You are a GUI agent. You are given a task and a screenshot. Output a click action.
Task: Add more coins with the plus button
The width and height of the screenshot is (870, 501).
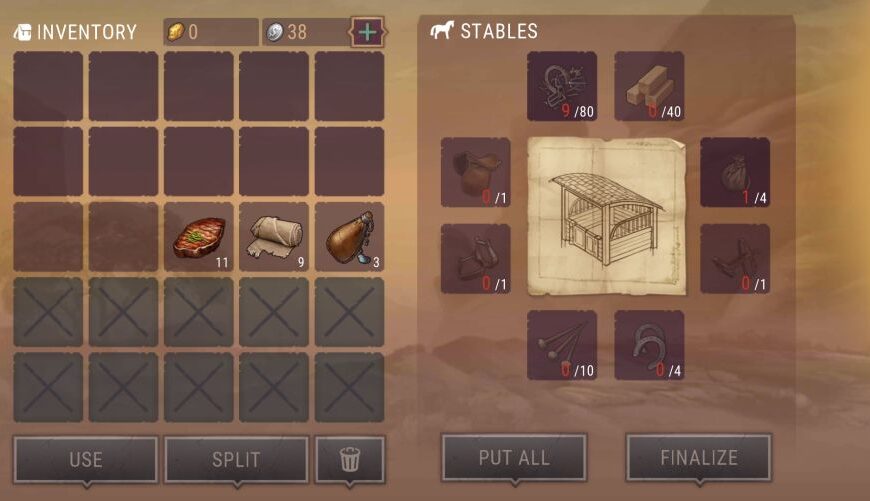click(x=367, y=32)
